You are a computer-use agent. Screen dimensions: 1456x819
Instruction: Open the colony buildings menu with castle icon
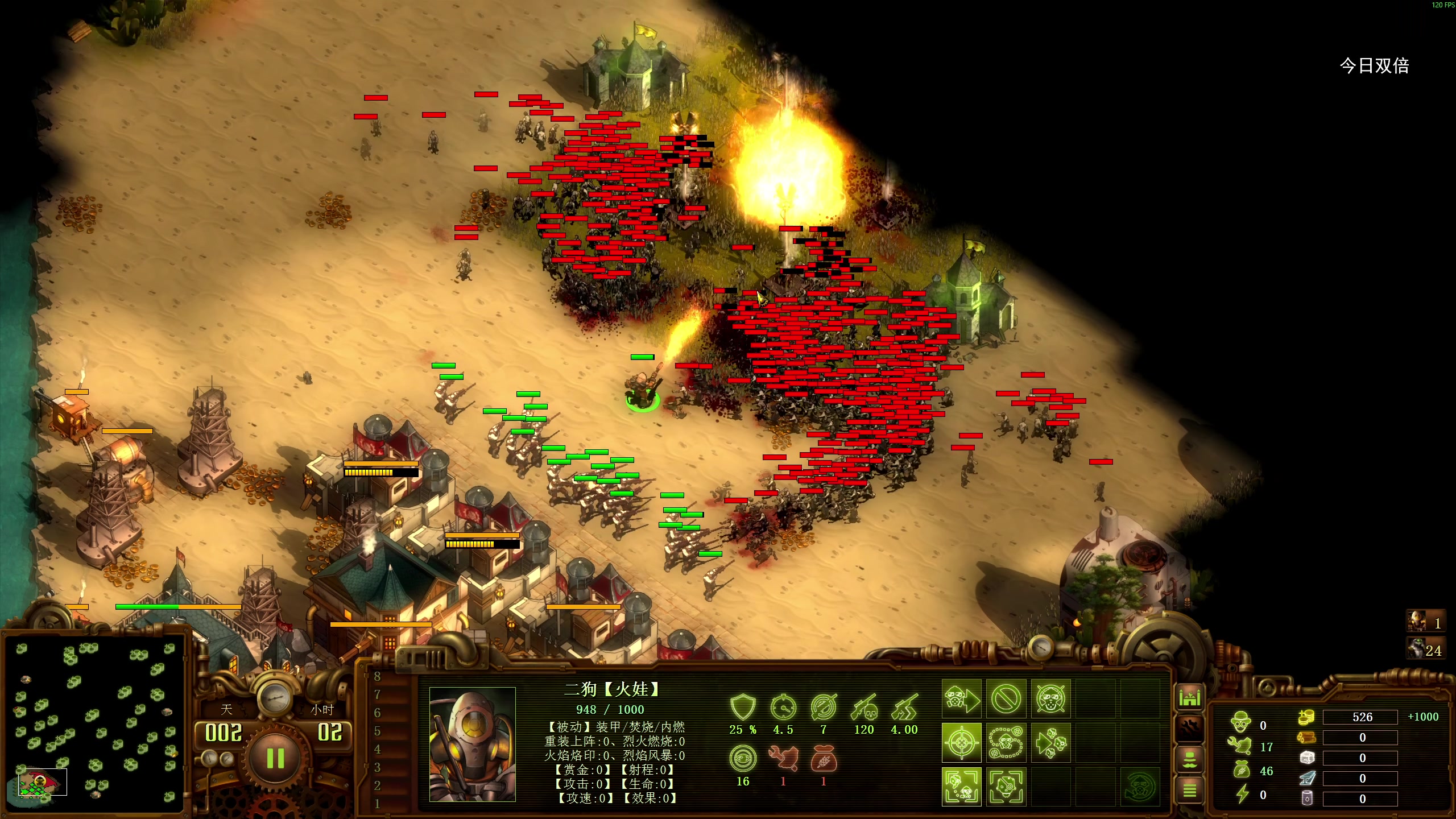(1189, 697)
